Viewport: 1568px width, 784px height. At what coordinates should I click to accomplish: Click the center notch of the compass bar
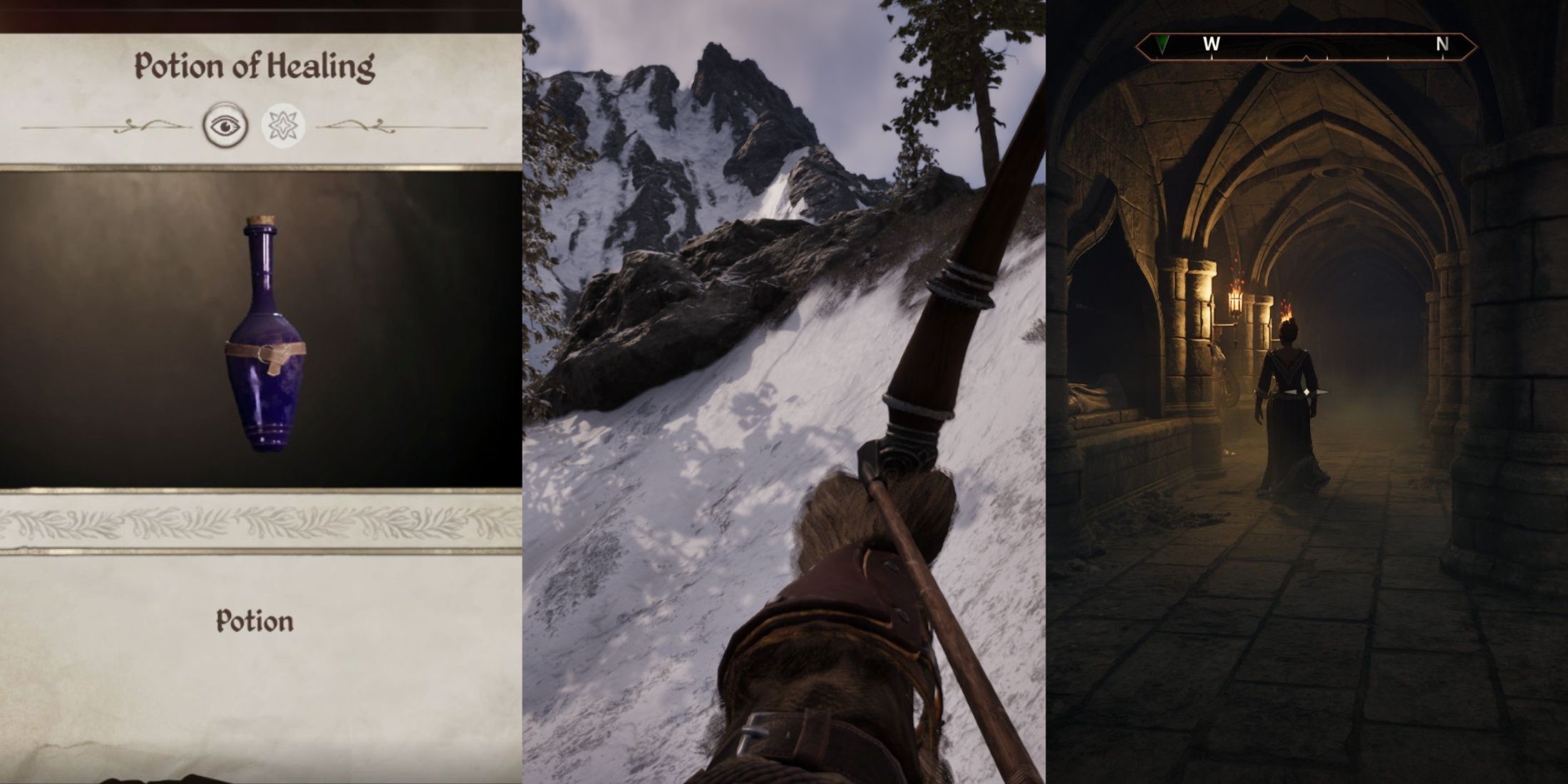[1307, 58]
